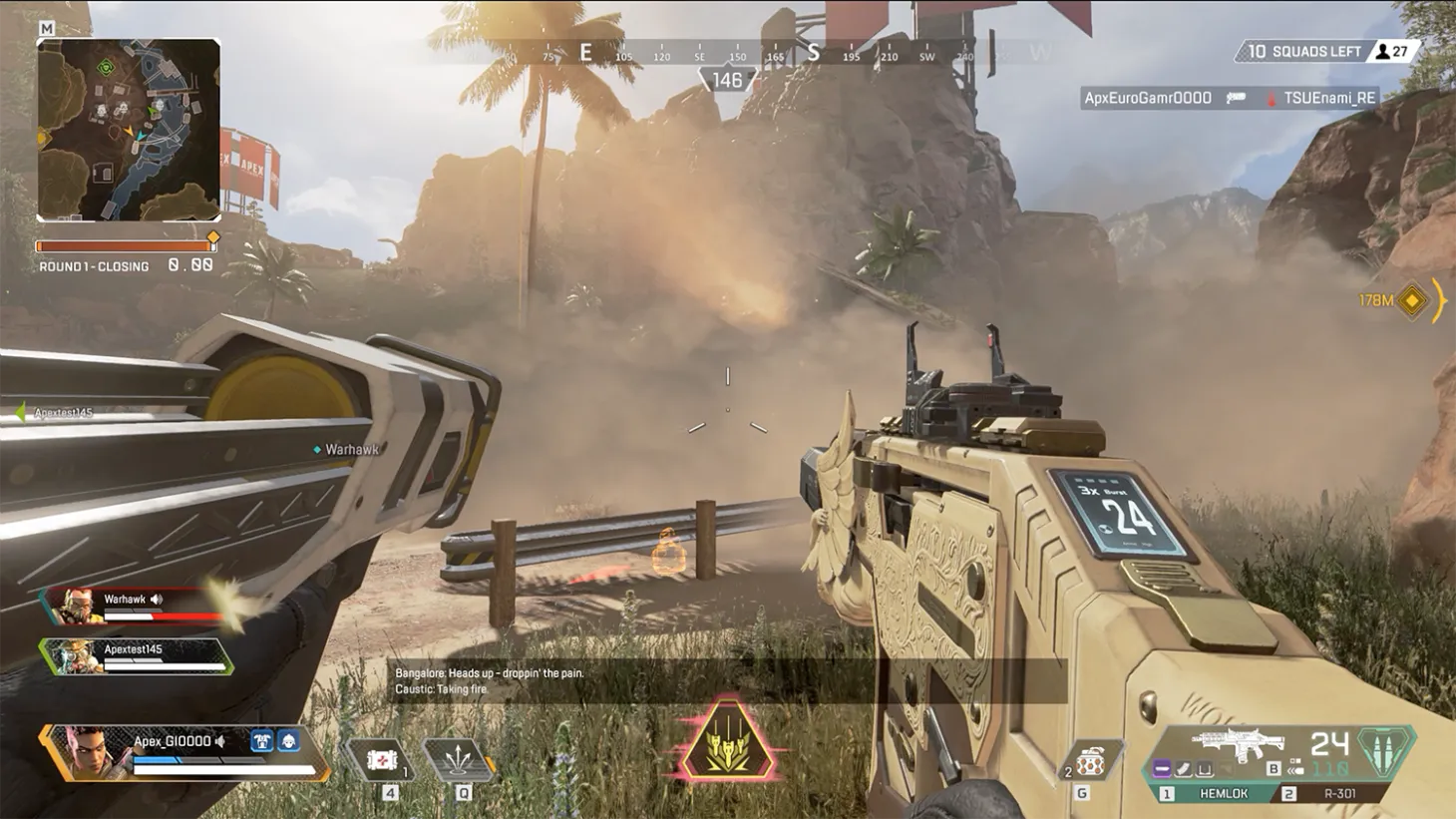Expand the minimap in the corner
1456x819 pixels.
pos(130,130)
